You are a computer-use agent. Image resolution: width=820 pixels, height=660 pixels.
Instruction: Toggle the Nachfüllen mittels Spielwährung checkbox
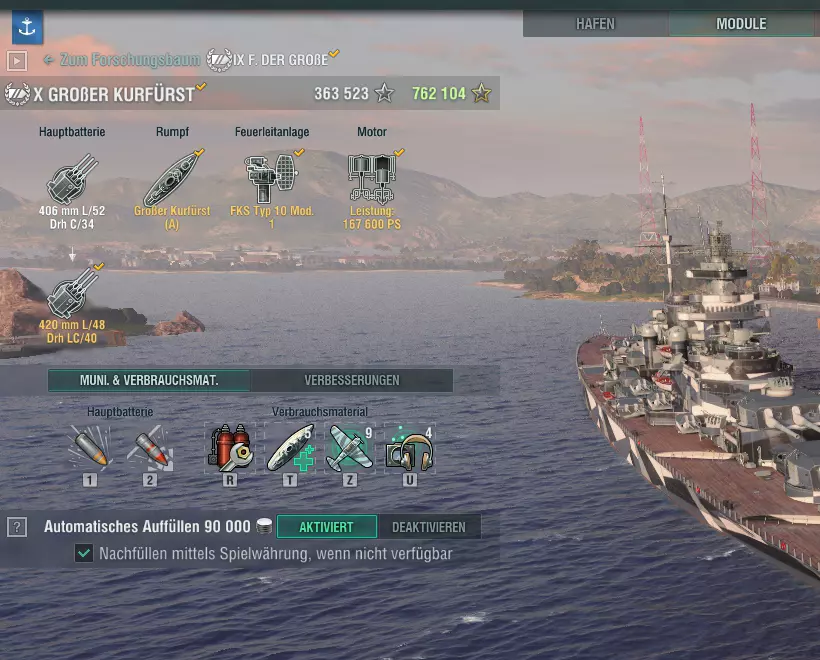(84, 553)
